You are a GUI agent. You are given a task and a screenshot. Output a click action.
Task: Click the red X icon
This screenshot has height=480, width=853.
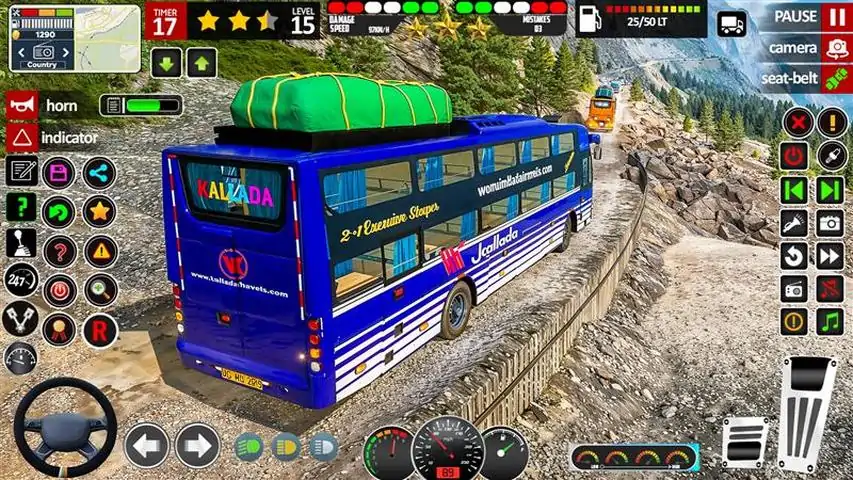[796, 123]
